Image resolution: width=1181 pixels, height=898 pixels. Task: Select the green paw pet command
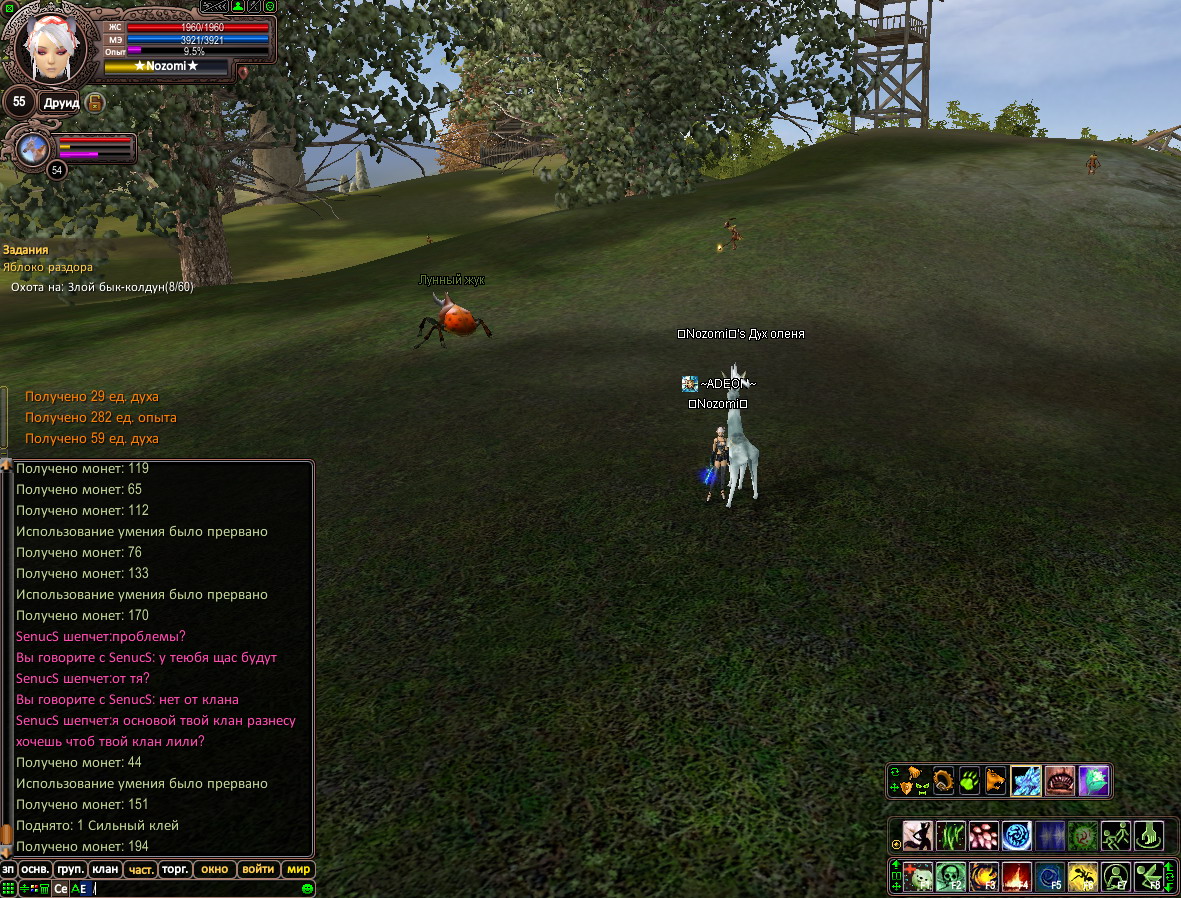click(969, 780)
